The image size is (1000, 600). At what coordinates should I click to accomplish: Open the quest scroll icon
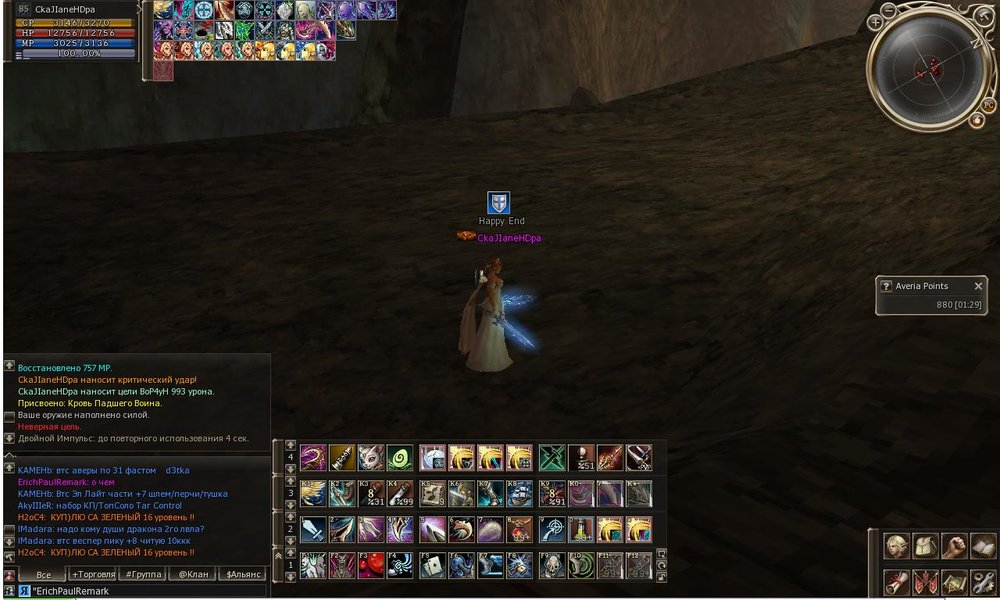pyautogui.click(x=896, y=580)
